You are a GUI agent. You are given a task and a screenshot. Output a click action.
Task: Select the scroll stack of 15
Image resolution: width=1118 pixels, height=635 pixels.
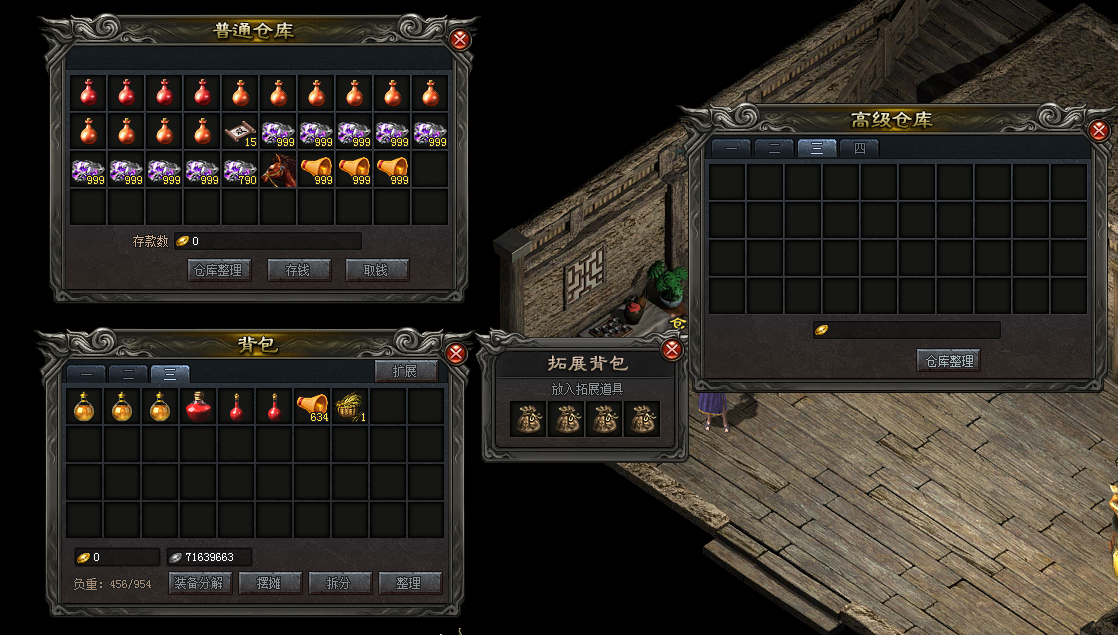240,131
